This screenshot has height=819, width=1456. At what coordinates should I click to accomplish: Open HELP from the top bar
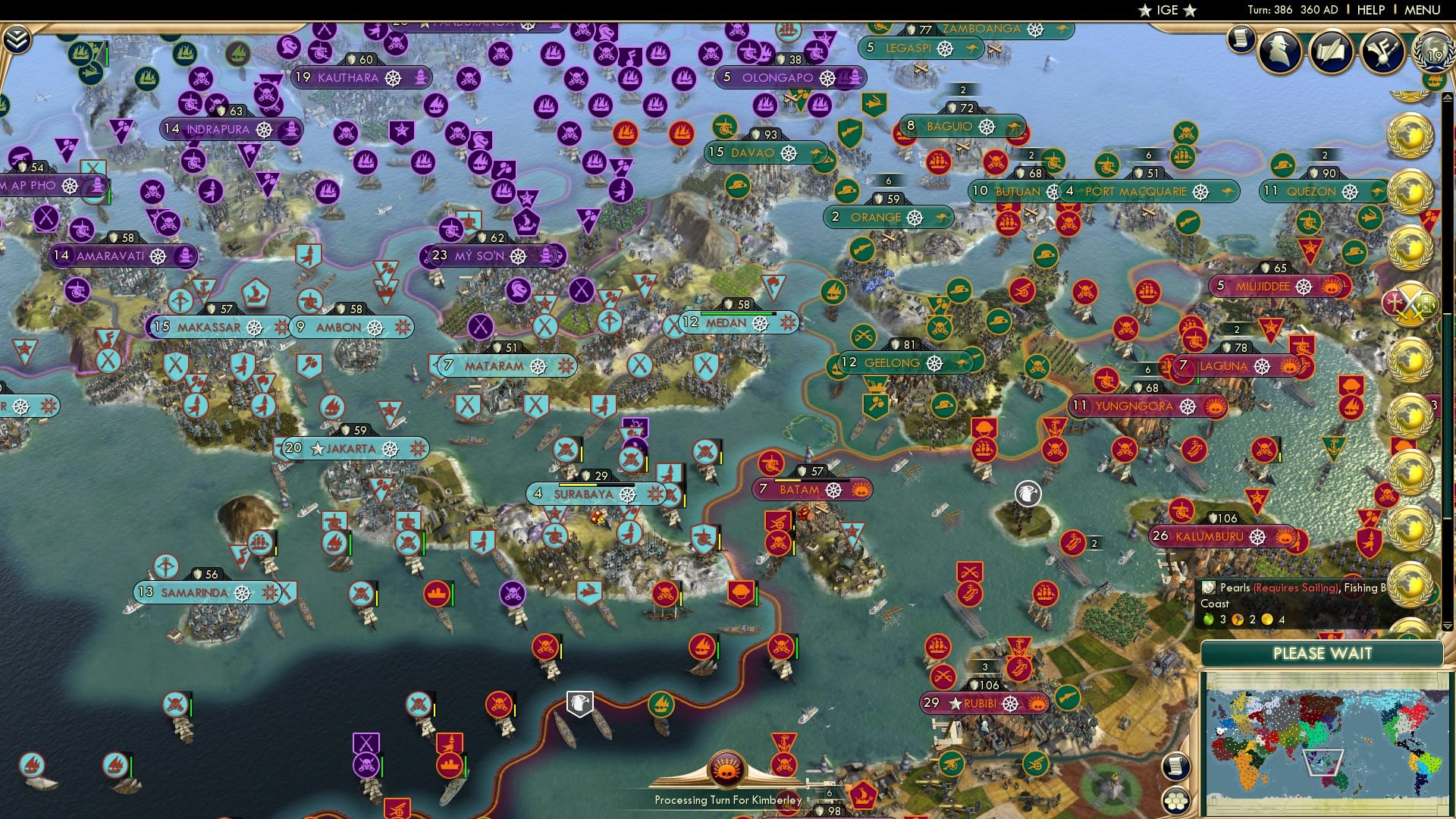(1370, 9)
